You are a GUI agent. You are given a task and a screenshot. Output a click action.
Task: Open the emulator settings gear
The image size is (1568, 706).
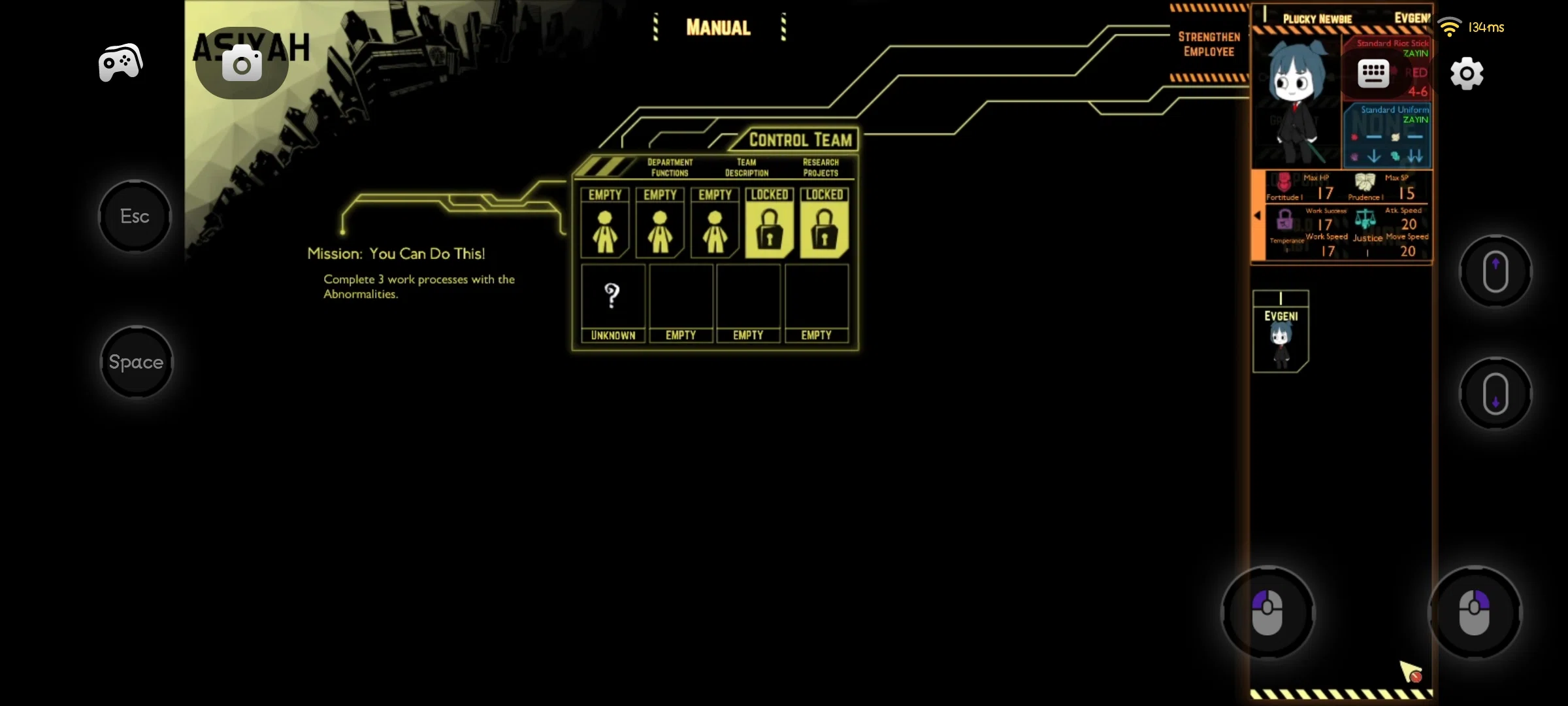(x=1467, y=74)
